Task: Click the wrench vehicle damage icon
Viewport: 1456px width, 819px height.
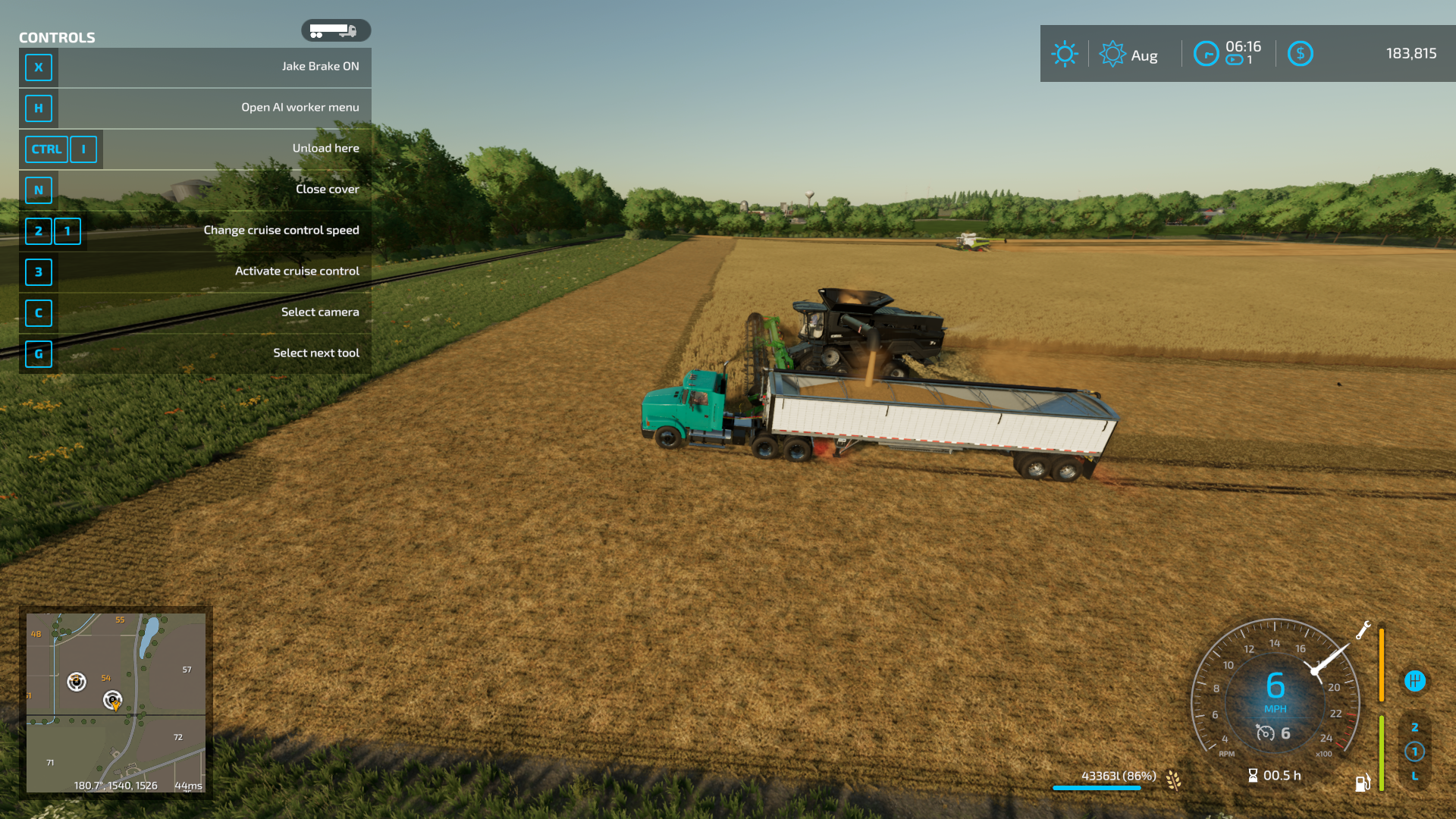Action: (1363, 630)
